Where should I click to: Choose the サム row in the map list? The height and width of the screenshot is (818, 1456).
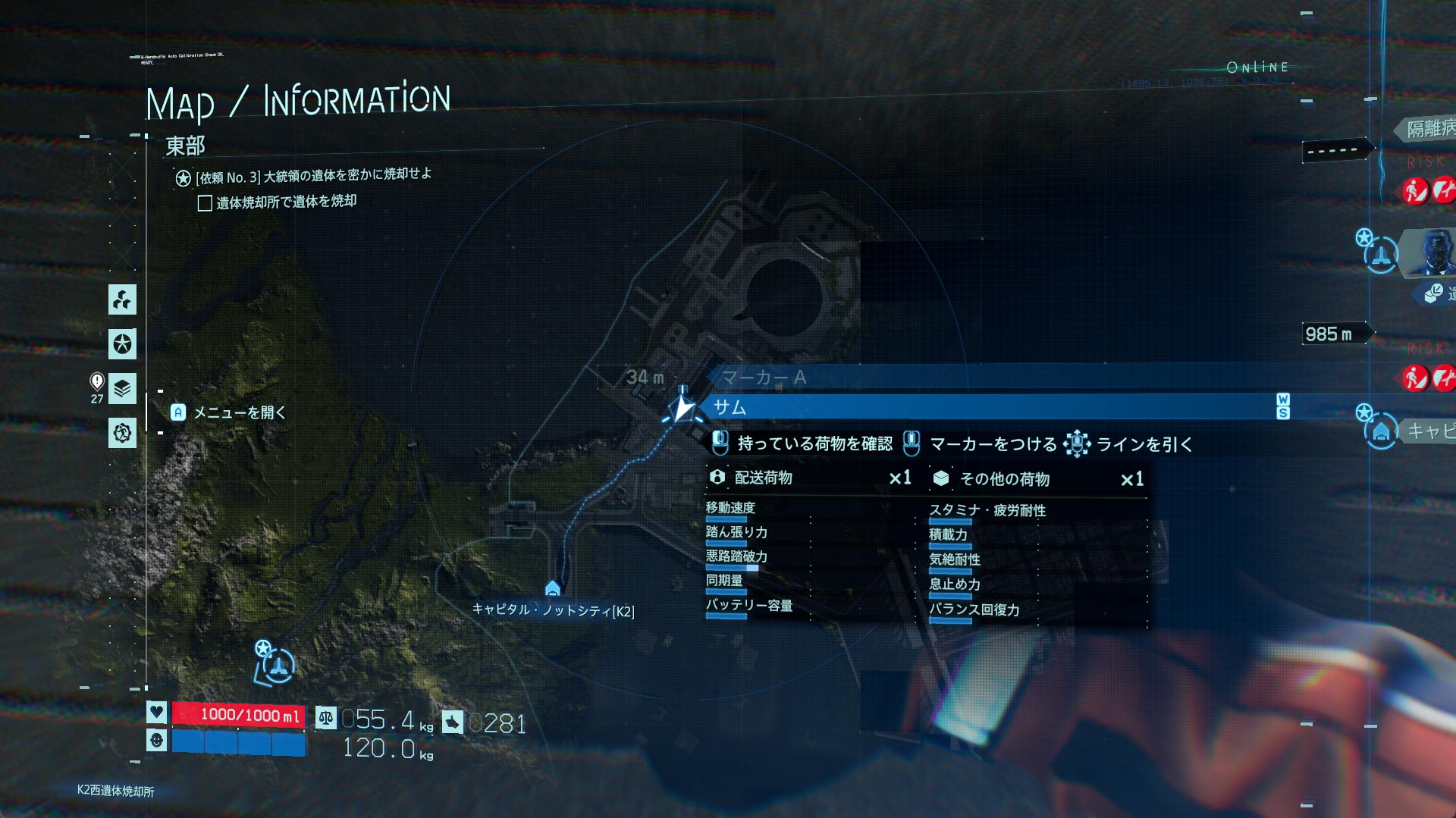(x=986, y=407)
